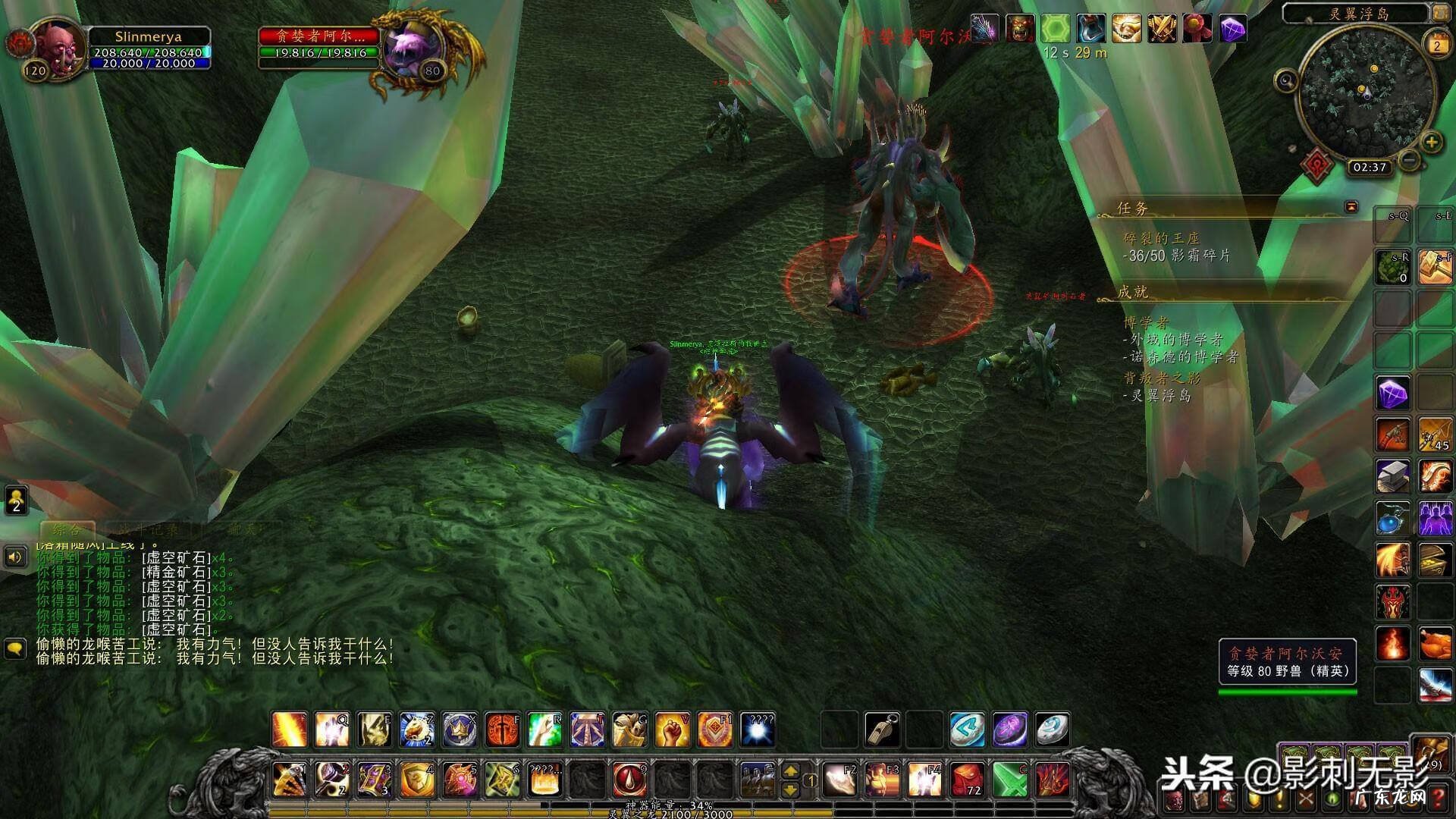Open the red Horde emblem button
Viewport: 1456px width, 819px height.
(x=1317, y=164)
